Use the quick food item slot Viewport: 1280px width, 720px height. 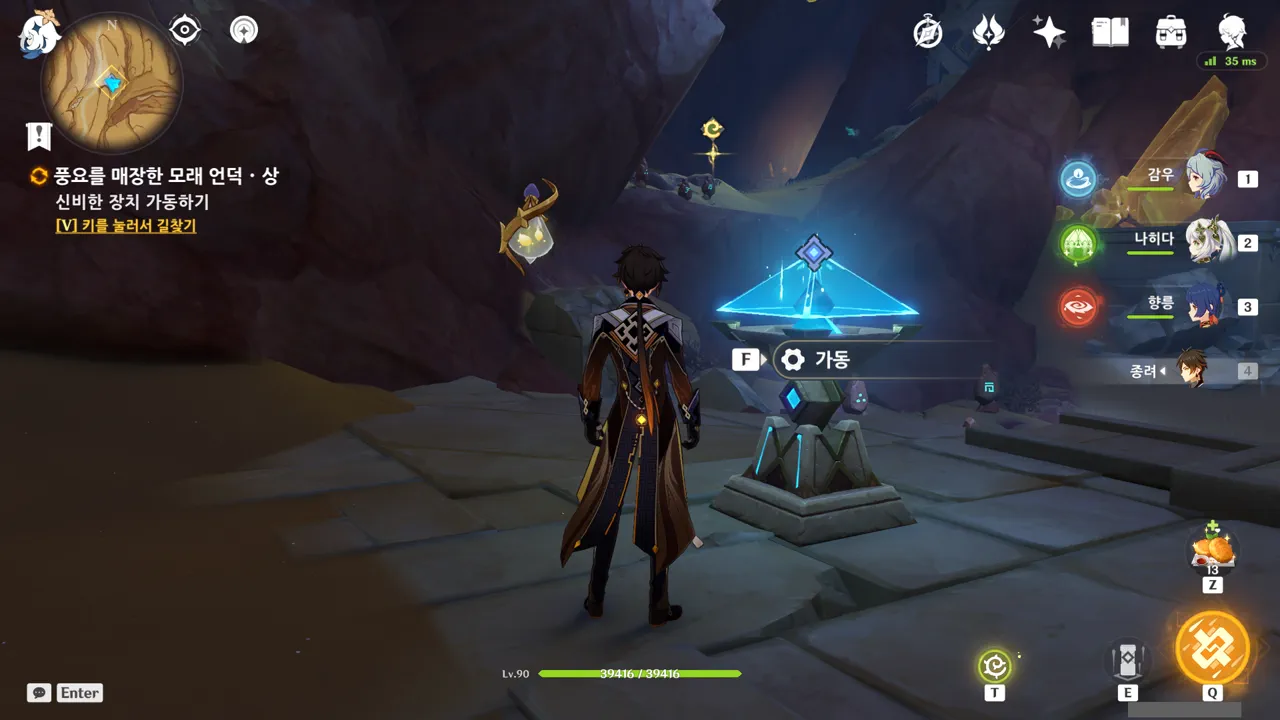(x=1213, y=550)
